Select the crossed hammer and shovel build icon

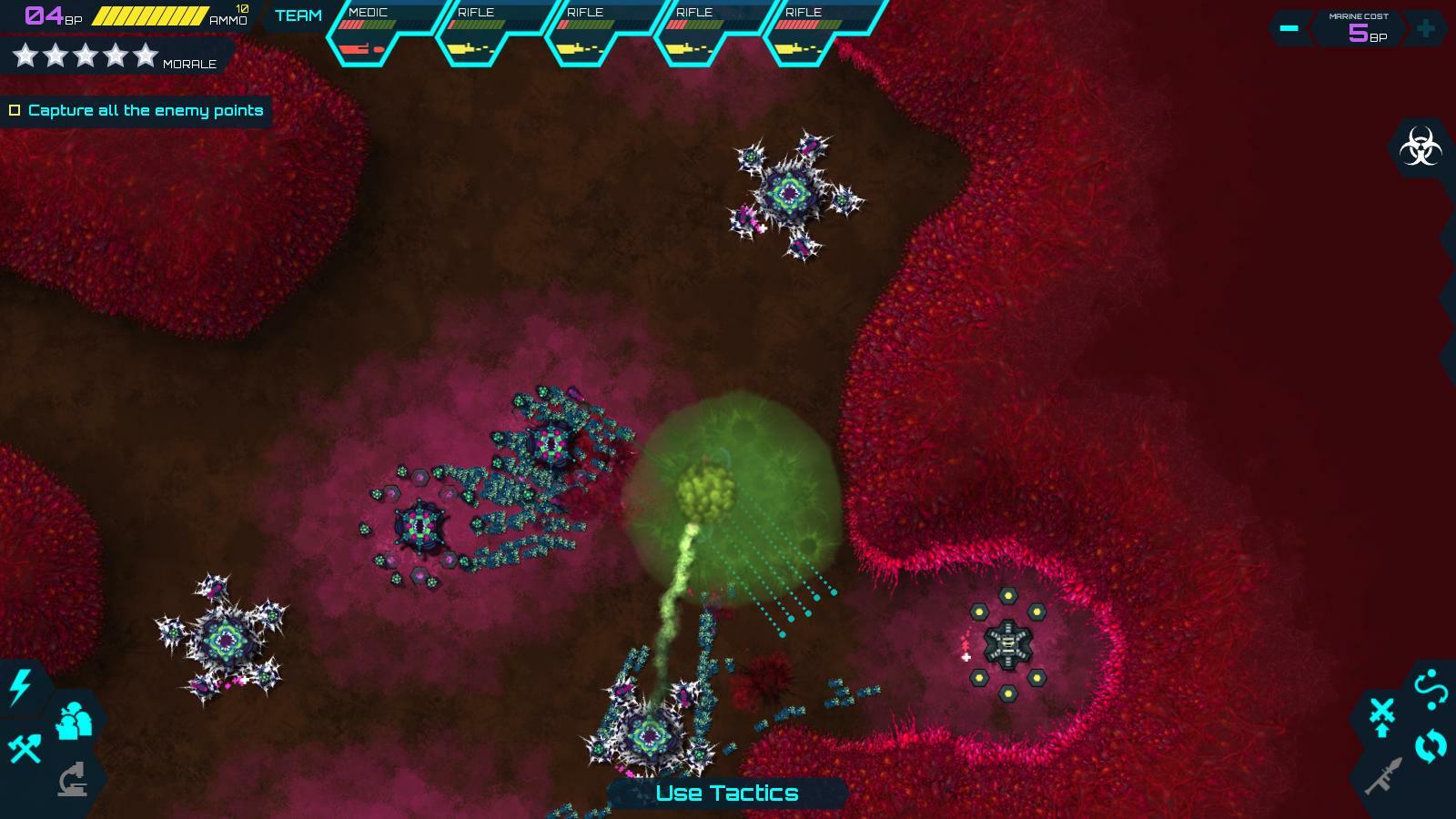pyautogui.click(x=27, y=748)
